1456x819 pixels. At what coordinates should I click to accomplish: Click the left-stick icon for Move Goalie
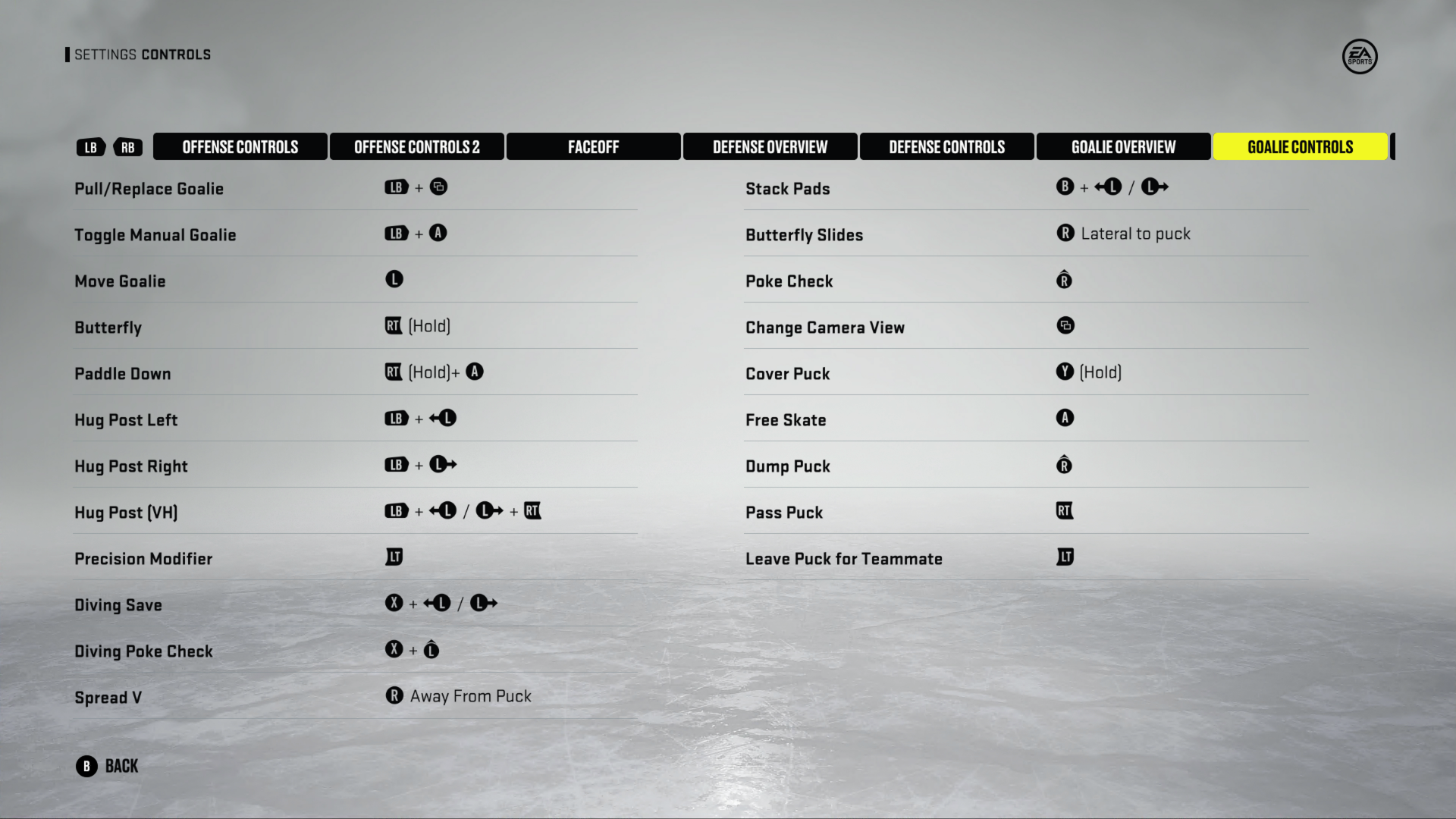coord(394,279)
